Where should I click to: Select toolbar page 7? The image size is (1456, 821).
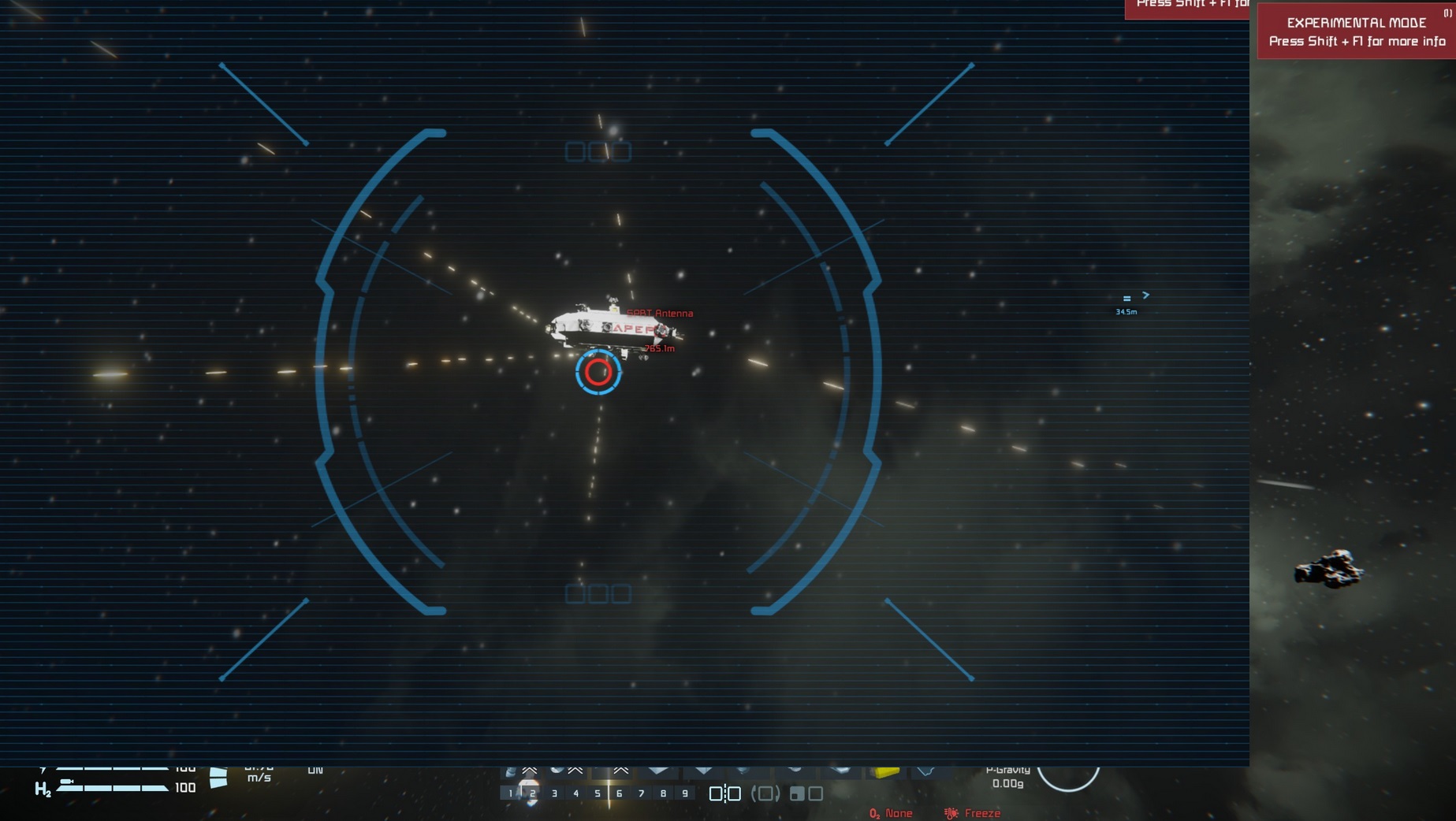[642, 793]
